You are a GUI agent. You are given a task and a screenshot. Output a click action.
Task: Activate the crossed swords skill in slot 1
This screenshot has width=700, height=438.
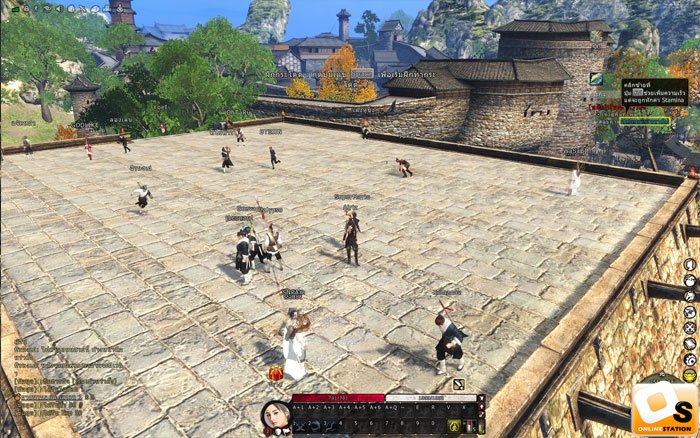coord(299,426)
